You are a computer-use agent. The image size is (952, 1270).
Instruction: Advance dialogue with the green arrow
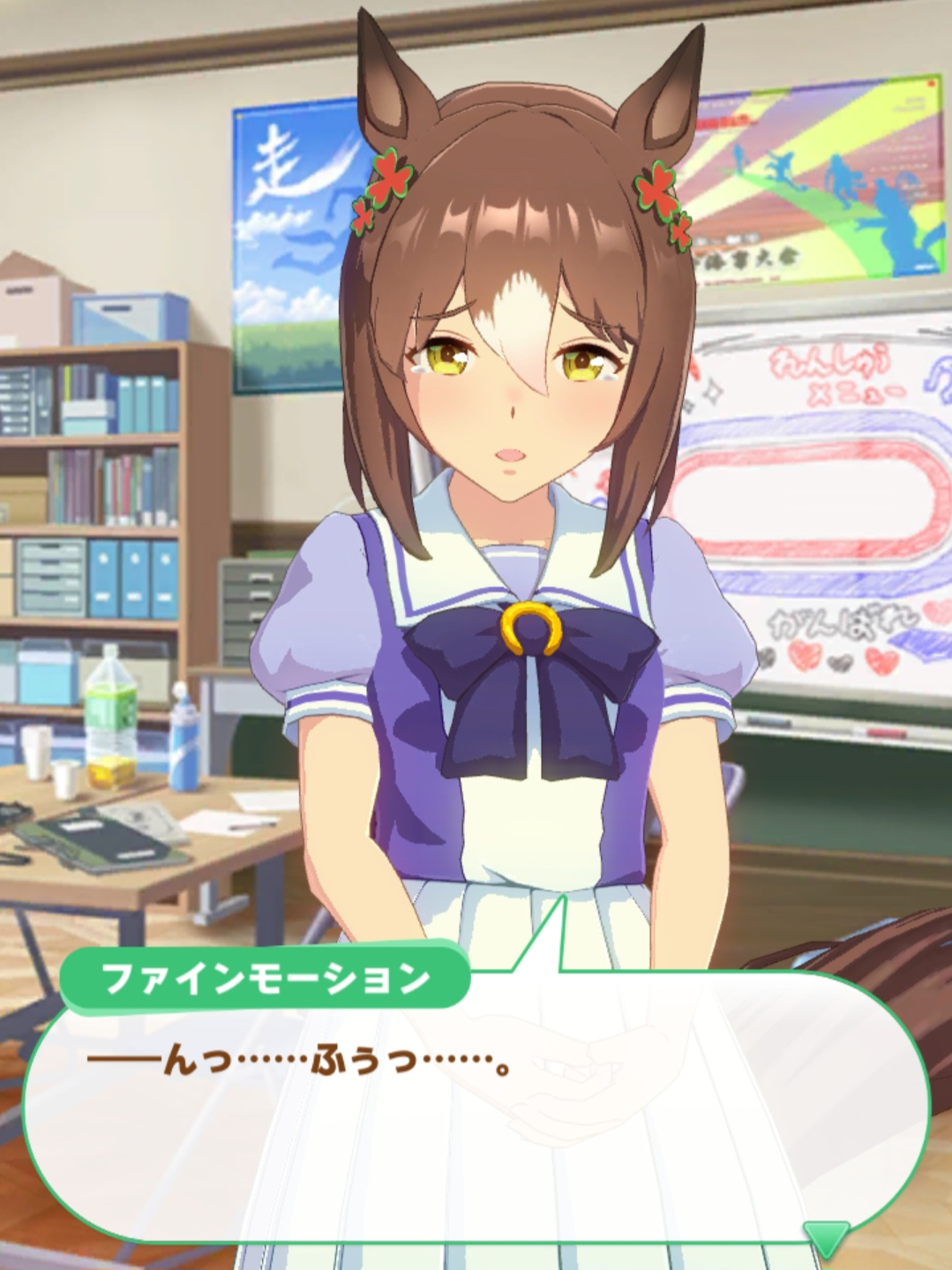(827, 1236)
